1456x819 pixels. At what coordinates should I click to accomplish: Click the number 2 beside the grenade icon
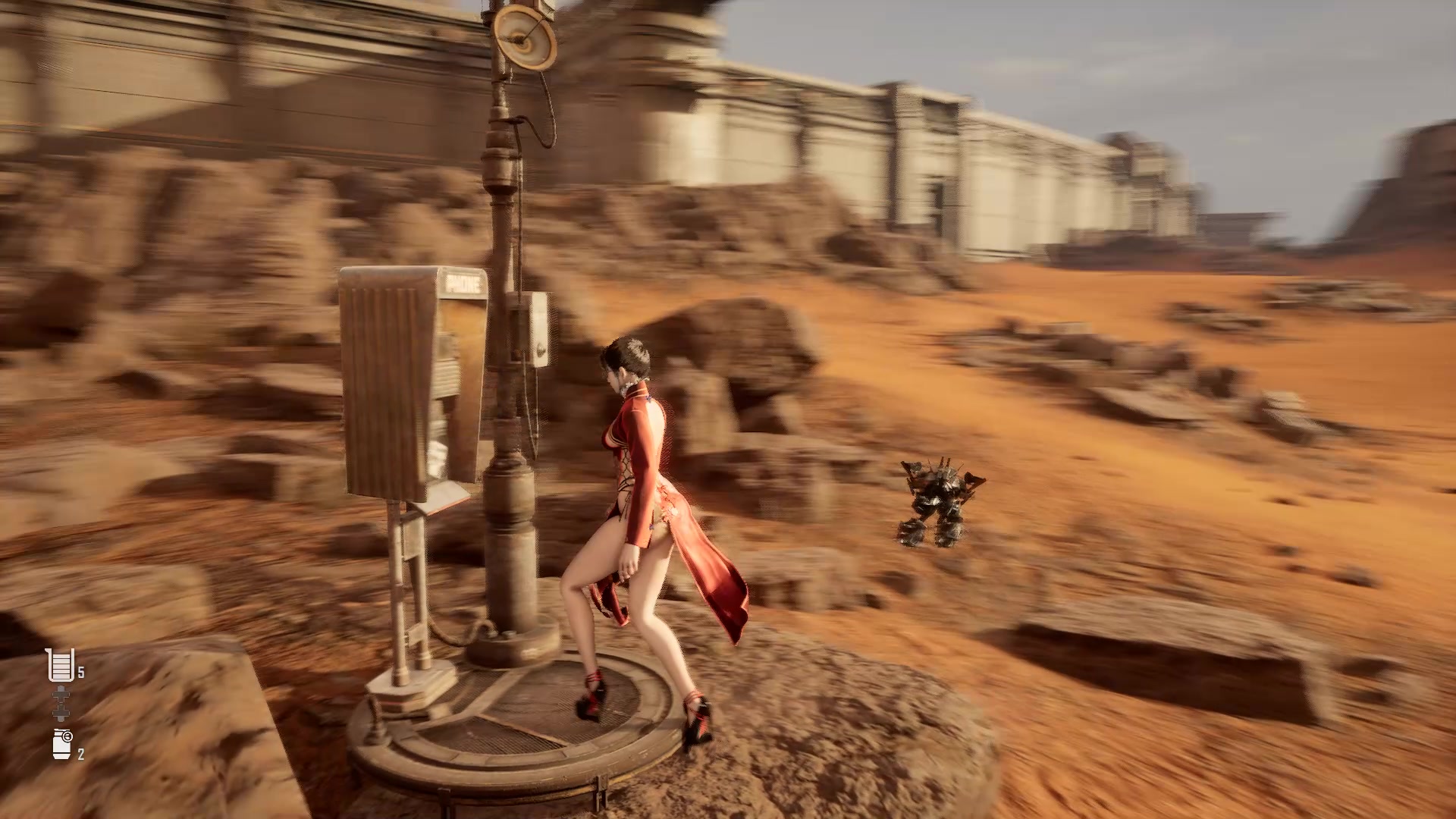tap(80, 753)
